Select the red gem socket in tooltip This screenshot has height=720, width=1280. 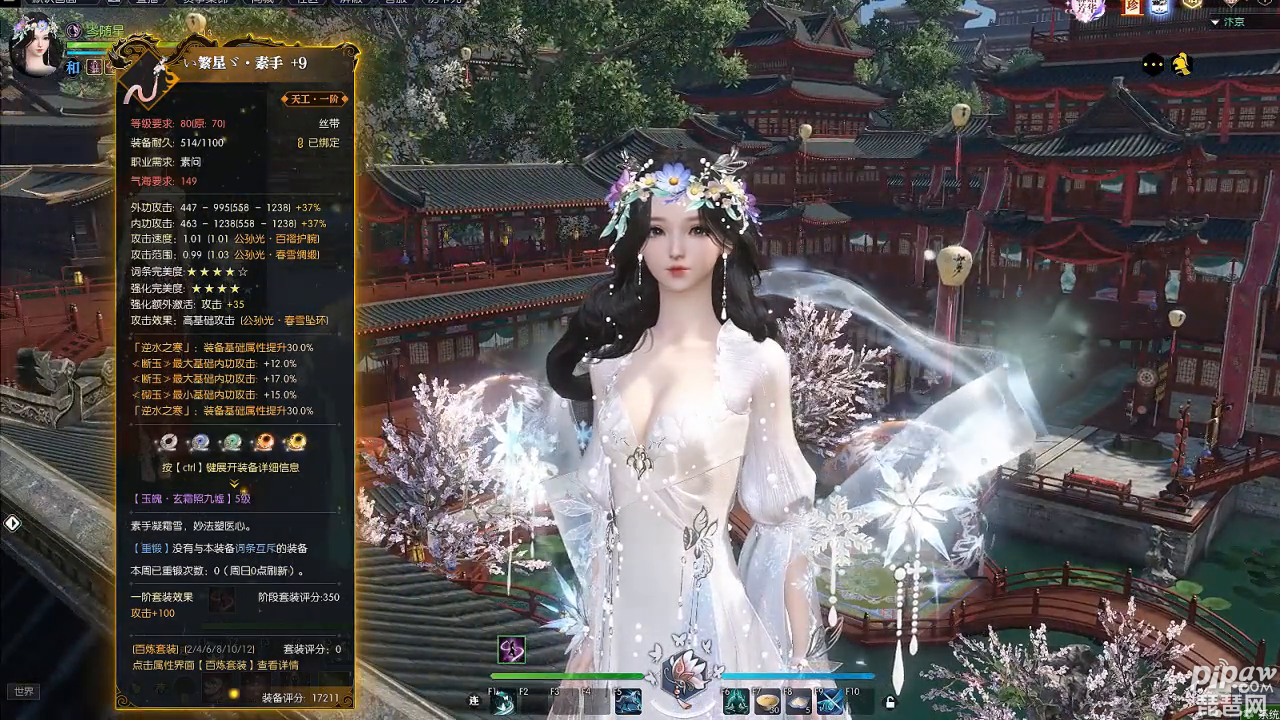[264, 442]
